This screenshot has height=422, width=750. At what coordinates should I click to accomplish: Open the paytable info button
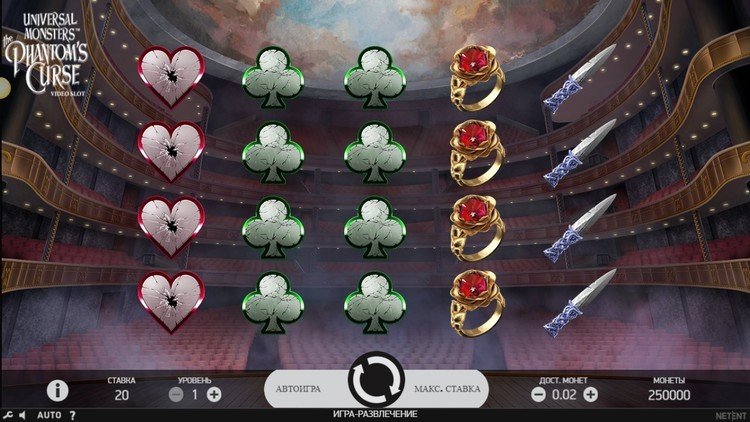58,391
